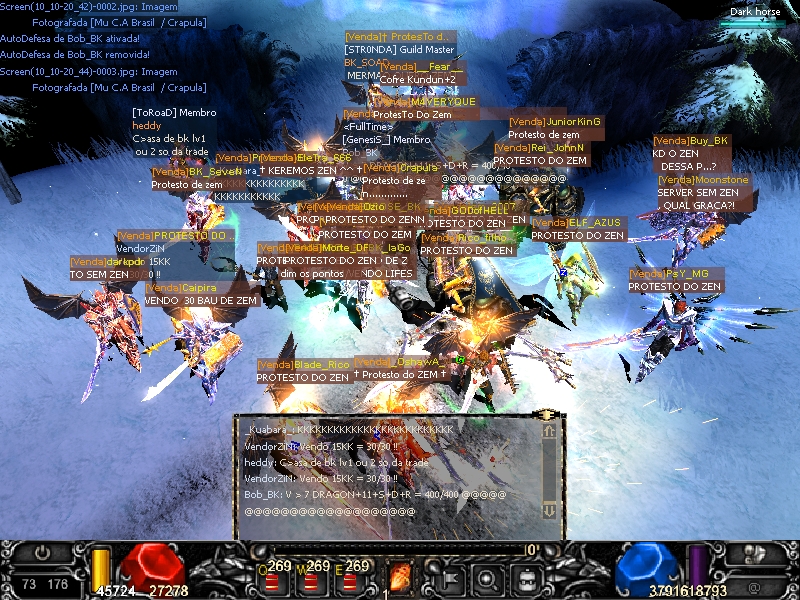Click the power button on the bottom bar
This screenshot has height=600, width=800.
[x=42, y=553]
